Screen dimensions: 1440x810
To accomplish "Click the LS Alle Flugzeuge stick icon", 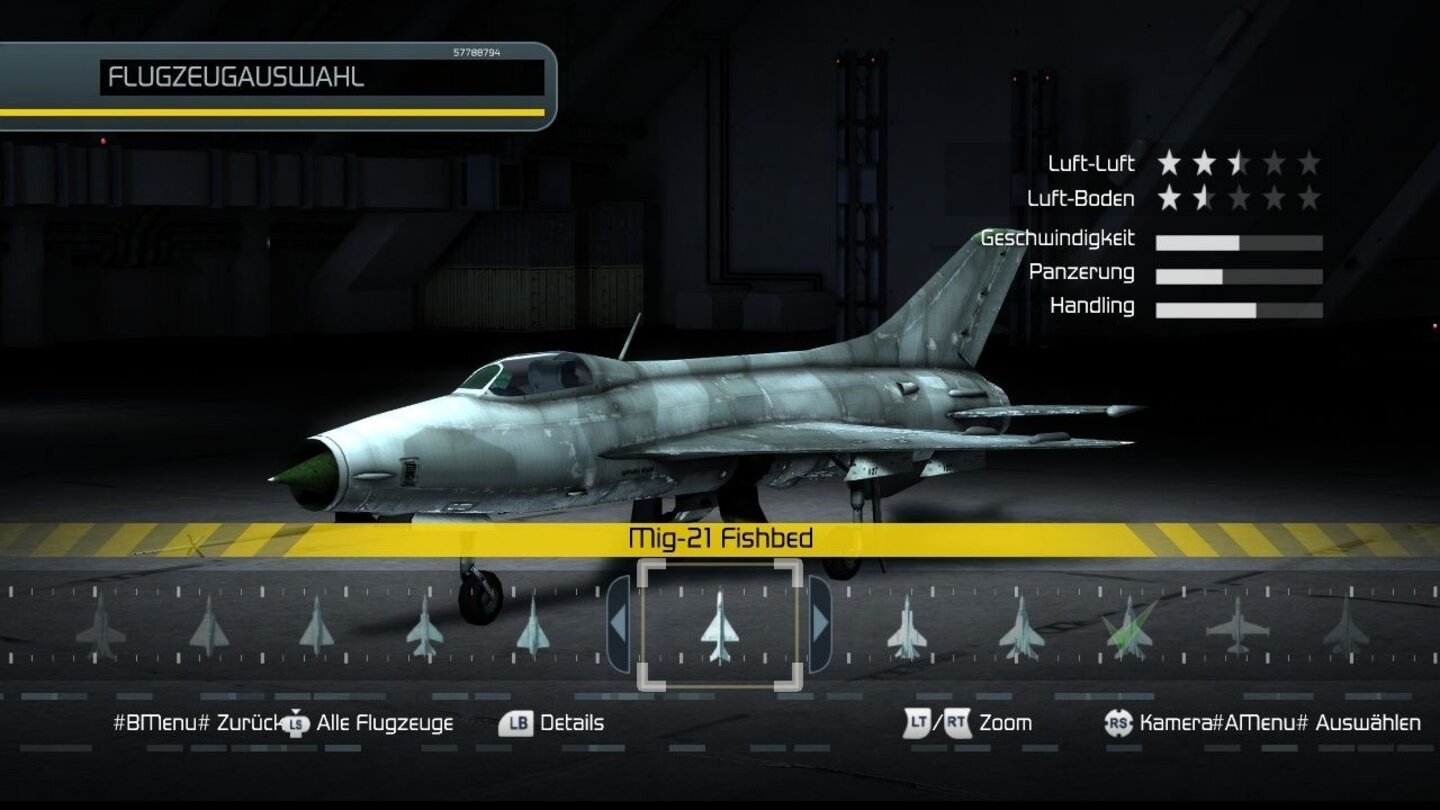I will click(295, 722).
